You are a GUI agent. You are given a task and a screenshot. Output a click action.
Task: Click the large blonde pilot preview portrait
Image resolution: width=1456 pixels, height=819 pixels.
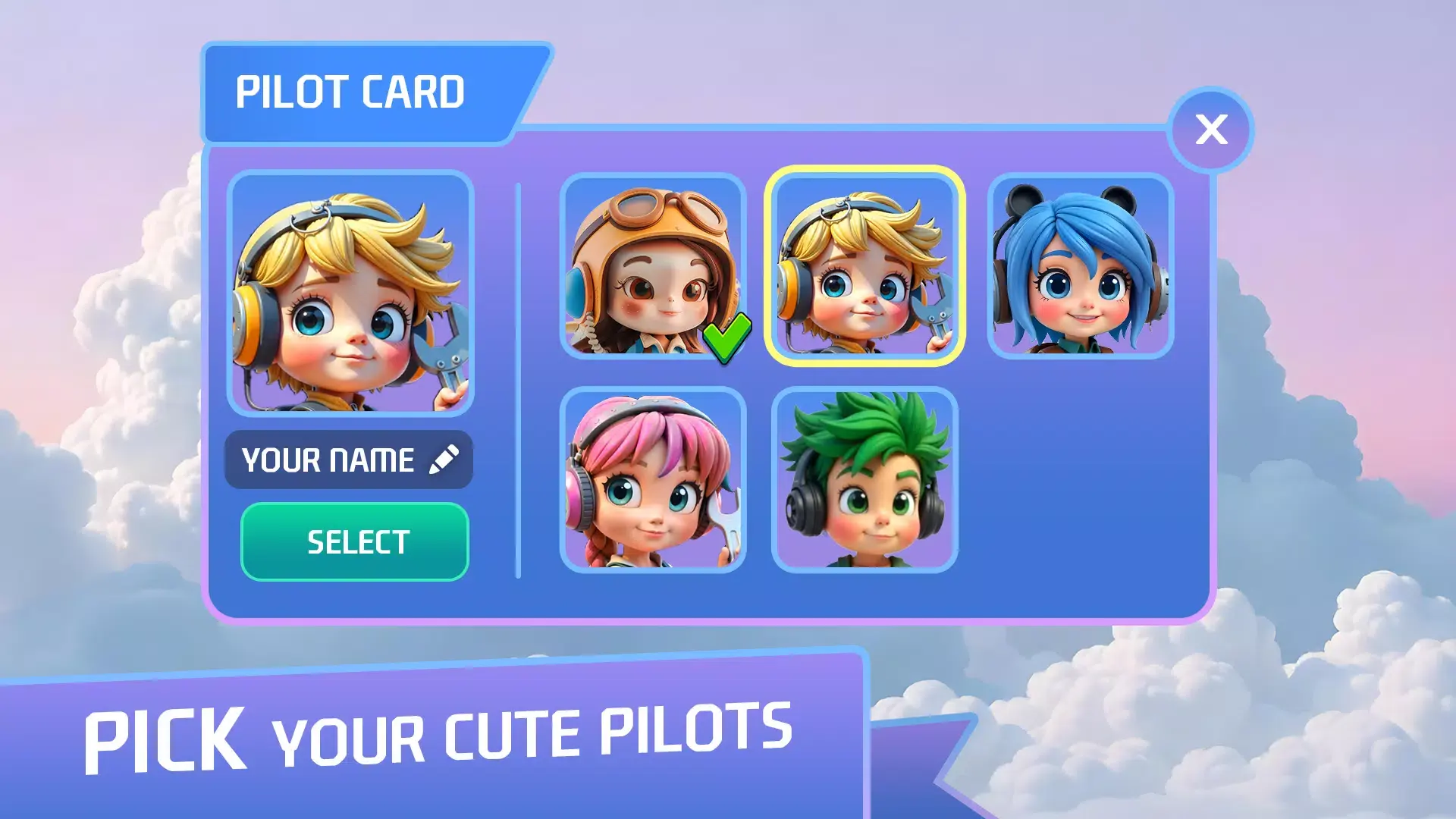tap(350, 293)
